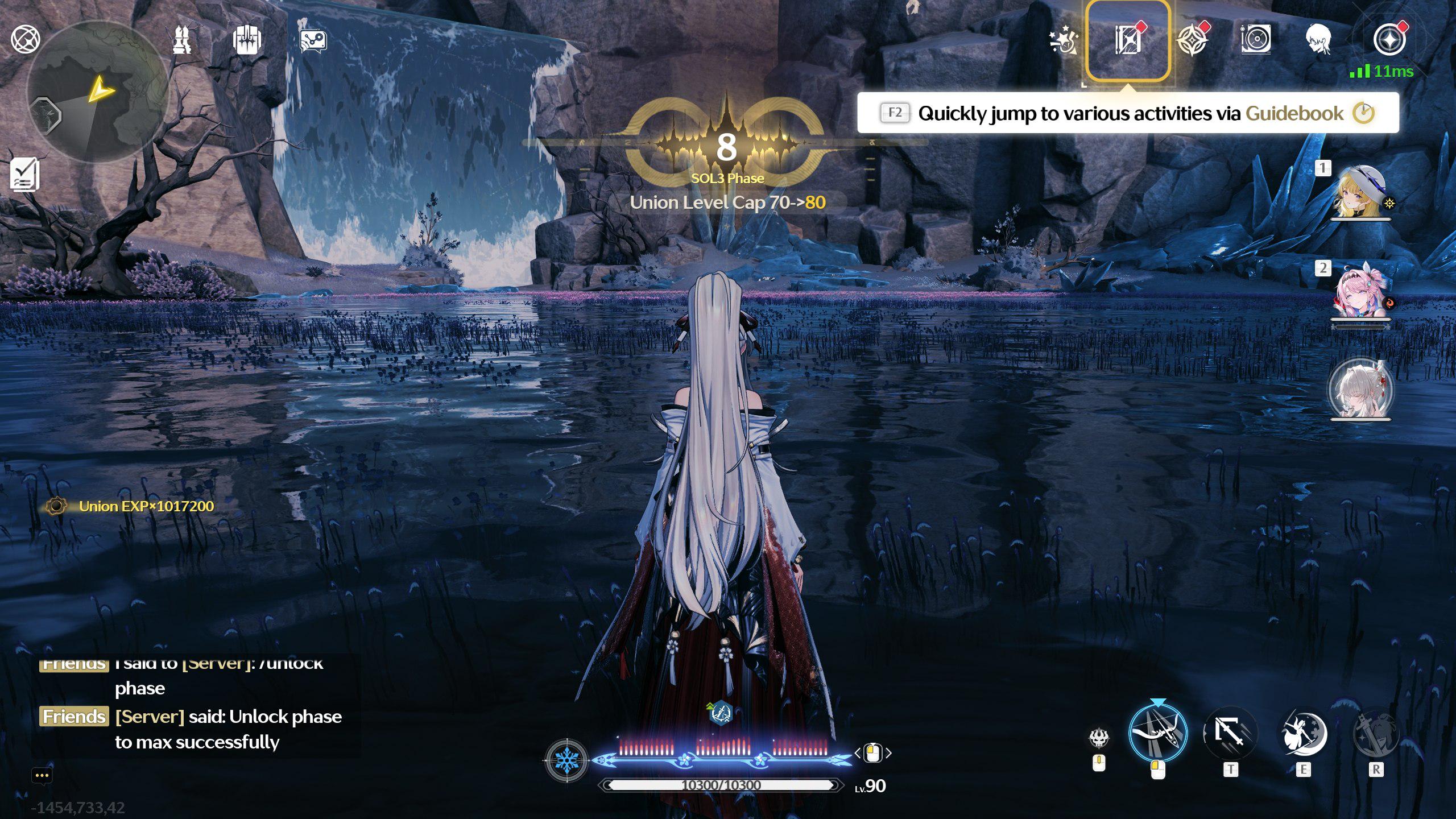Image resolution: width=1456 pixels, height=819 pixels.
Task: Open the circular minimap
Action: 98,92
